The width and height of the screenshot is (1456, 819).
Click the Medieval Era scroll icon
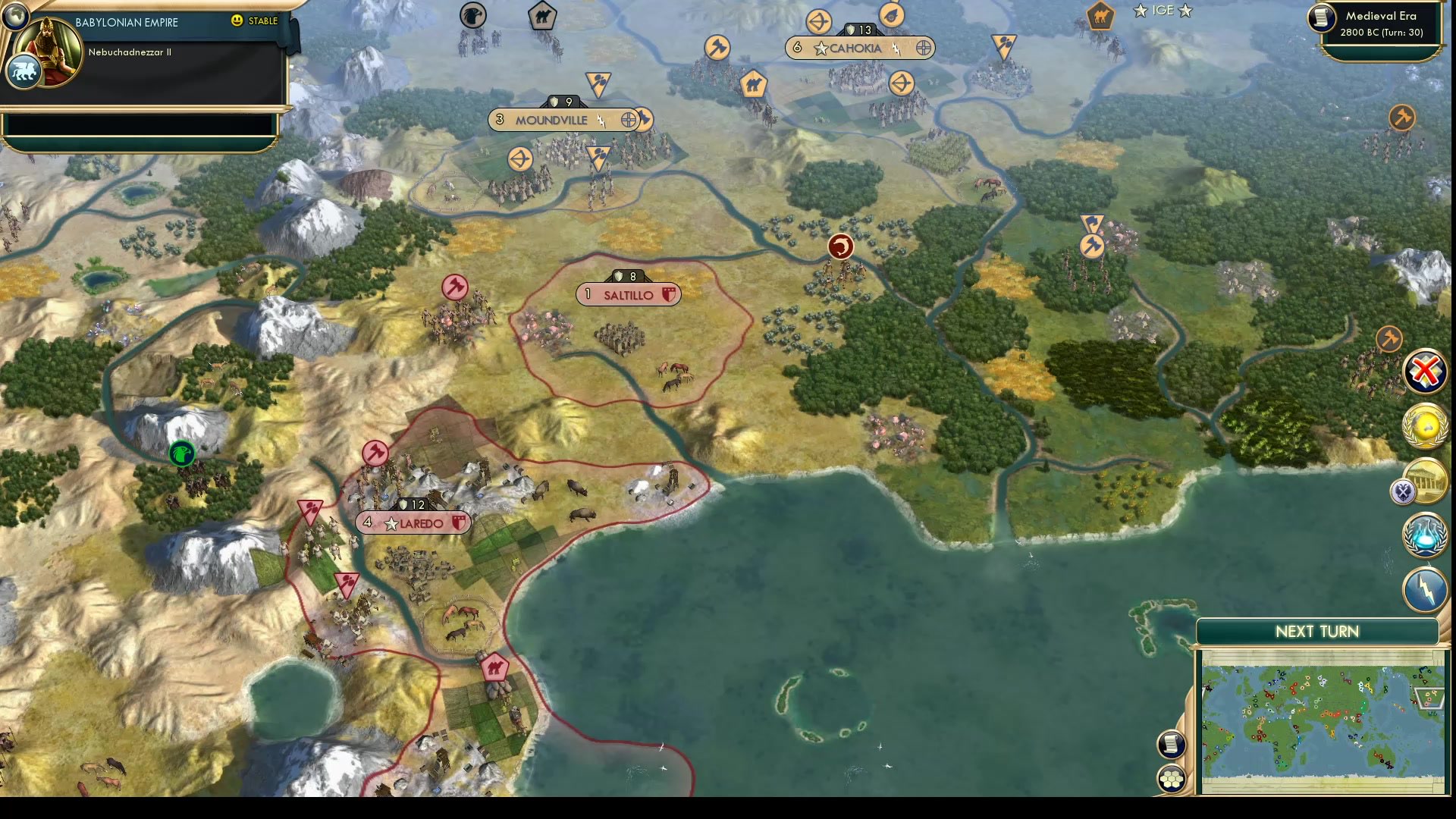[x=1321, y=18]
